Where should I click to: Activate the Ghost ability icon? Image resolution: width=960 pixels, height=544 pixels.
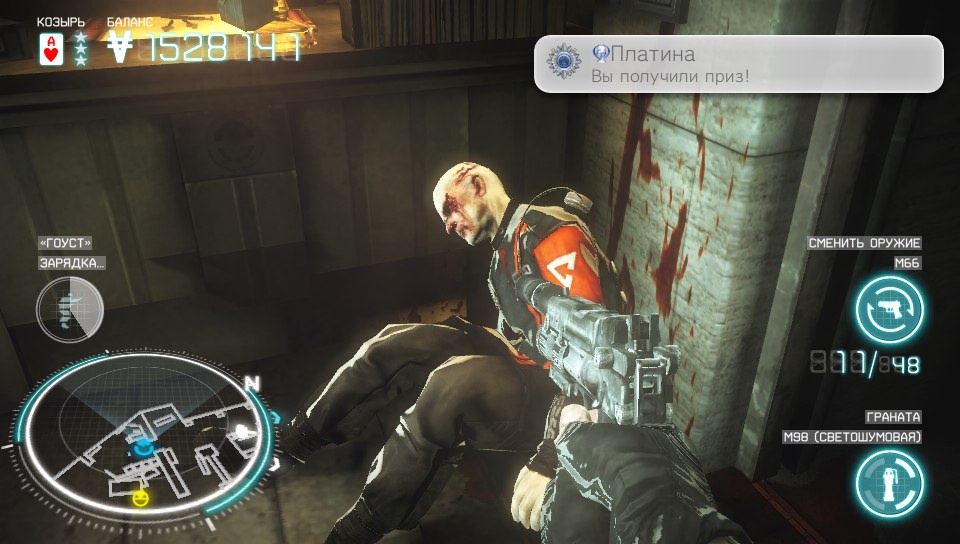[69, 310]
